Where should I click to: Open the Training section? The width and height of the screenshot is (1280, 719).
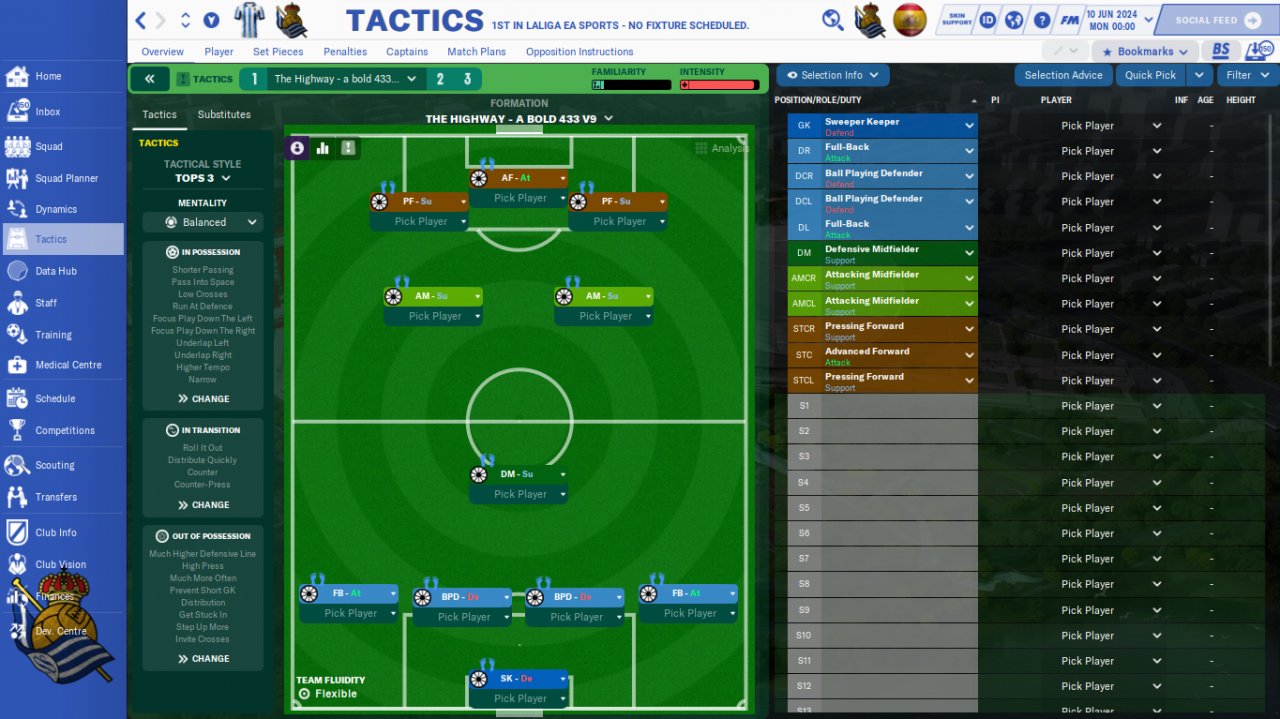click(x=53, y=335)
